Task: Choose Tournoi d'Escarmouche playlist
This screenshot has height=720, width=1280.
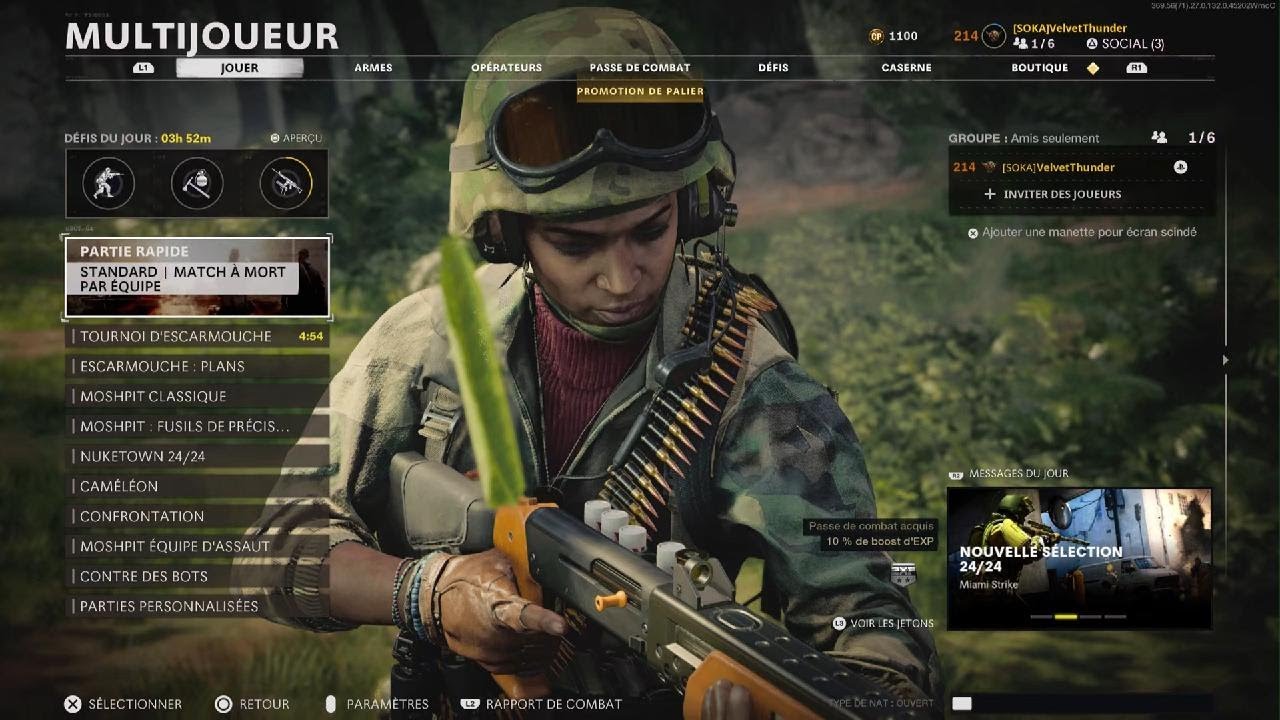Action: pos(197,336)
